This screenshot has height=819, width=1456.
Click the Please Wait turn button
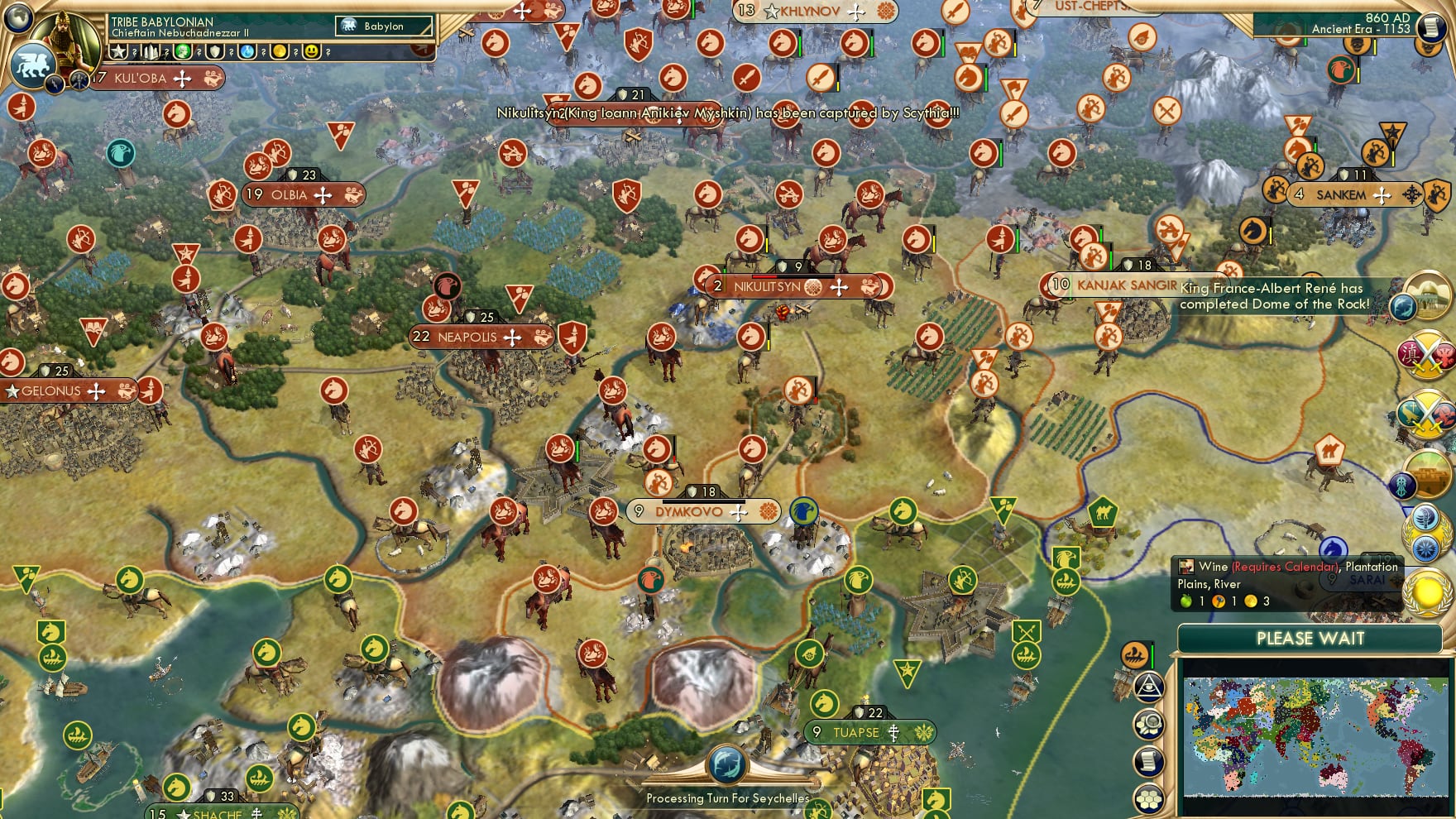tap(1310, 639)
